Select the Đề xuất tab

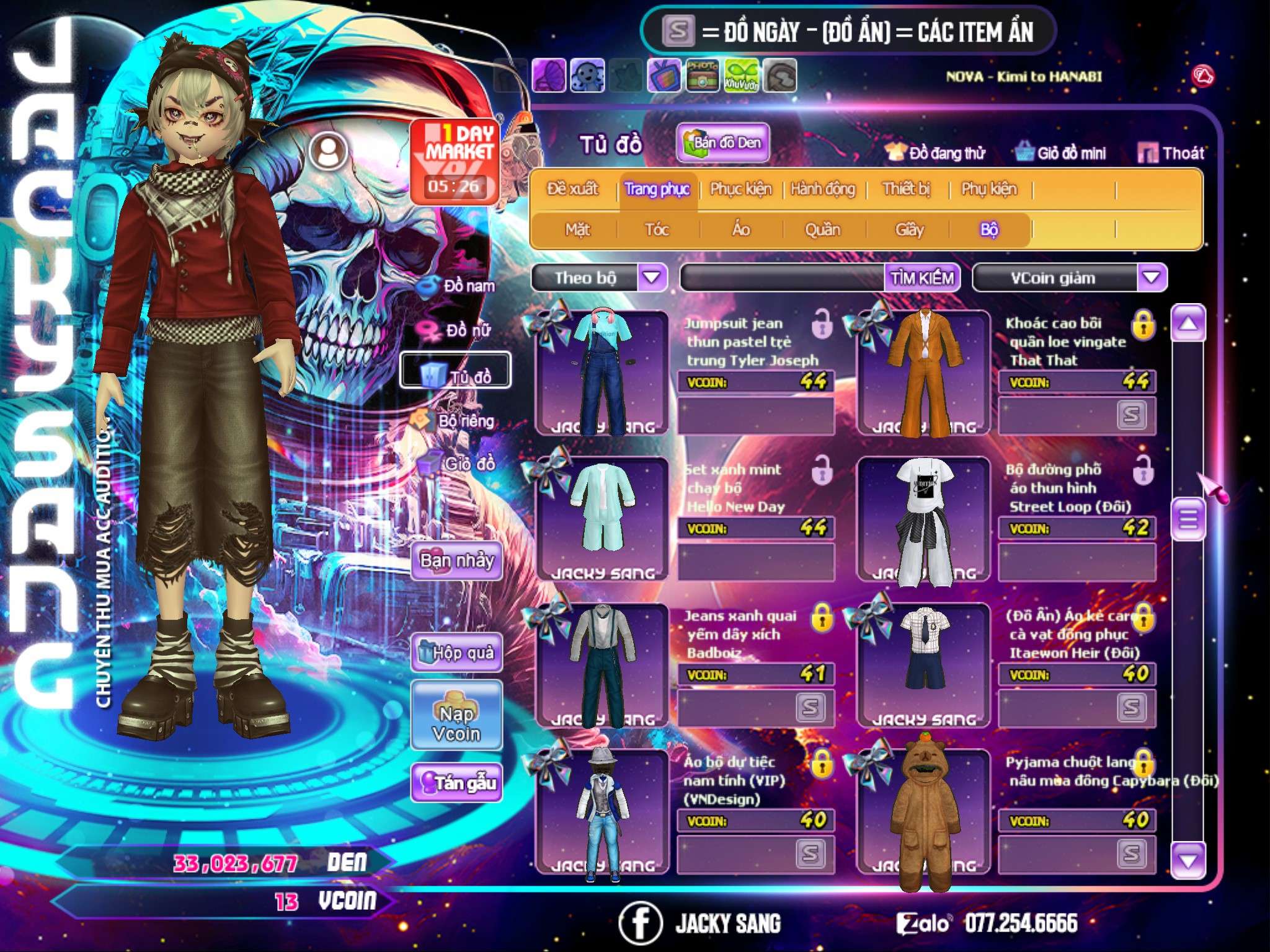coord(572,189)
